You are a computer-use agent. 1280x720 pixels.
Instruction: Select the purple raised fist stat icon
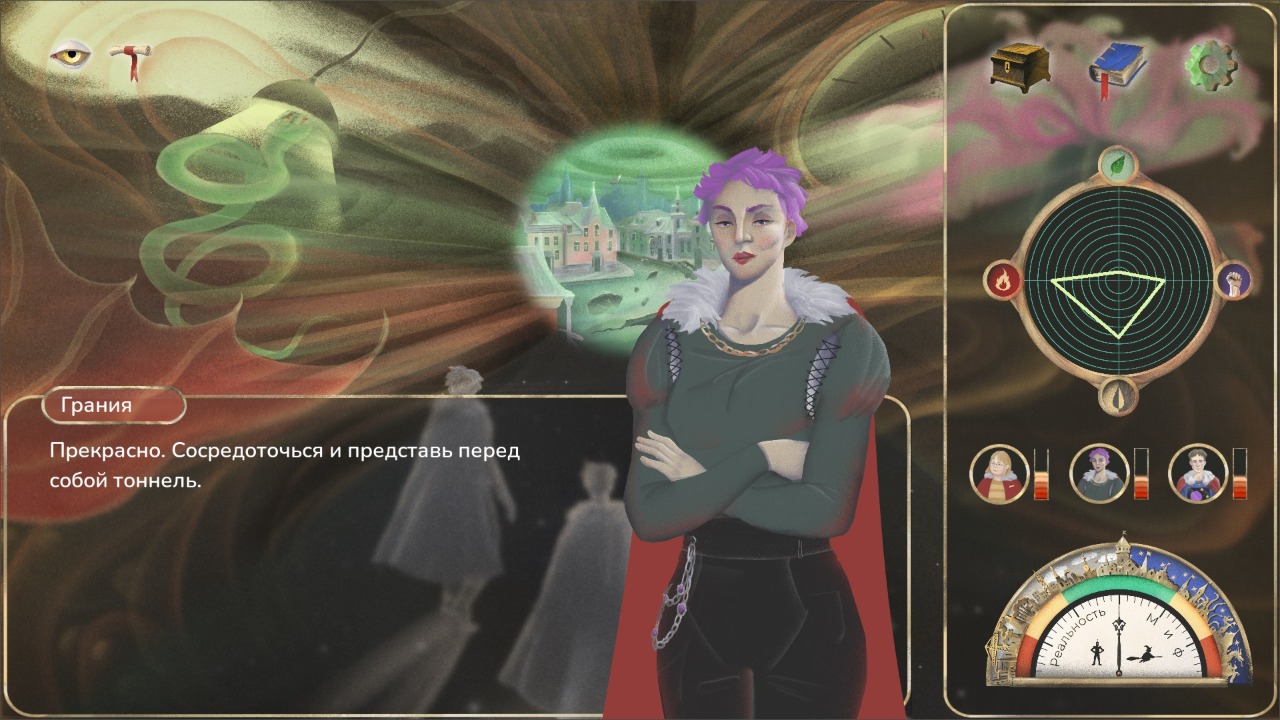(x=1232, y=280)
